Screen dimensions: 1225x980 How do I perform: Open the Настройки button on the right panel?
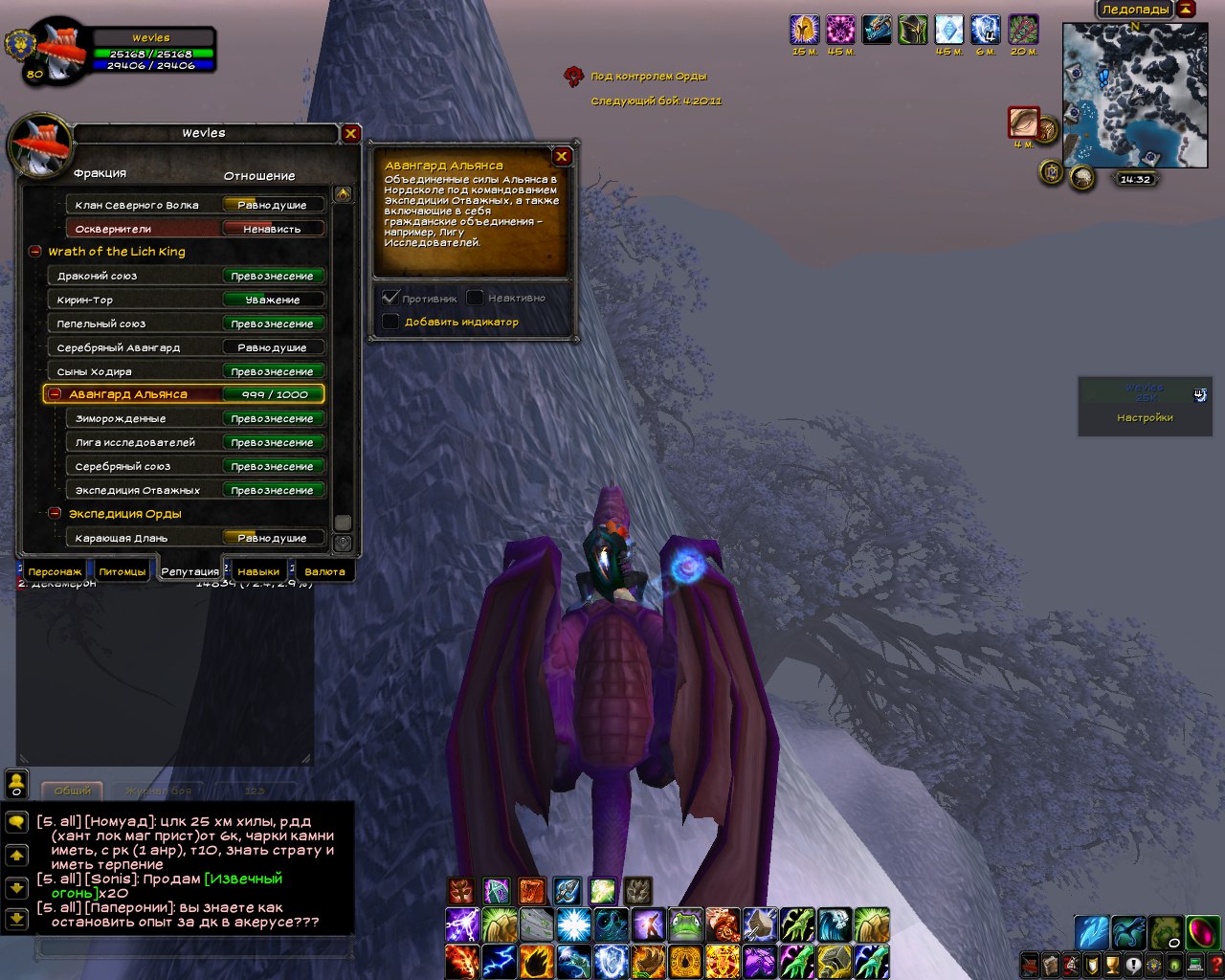pos(1145,418)
